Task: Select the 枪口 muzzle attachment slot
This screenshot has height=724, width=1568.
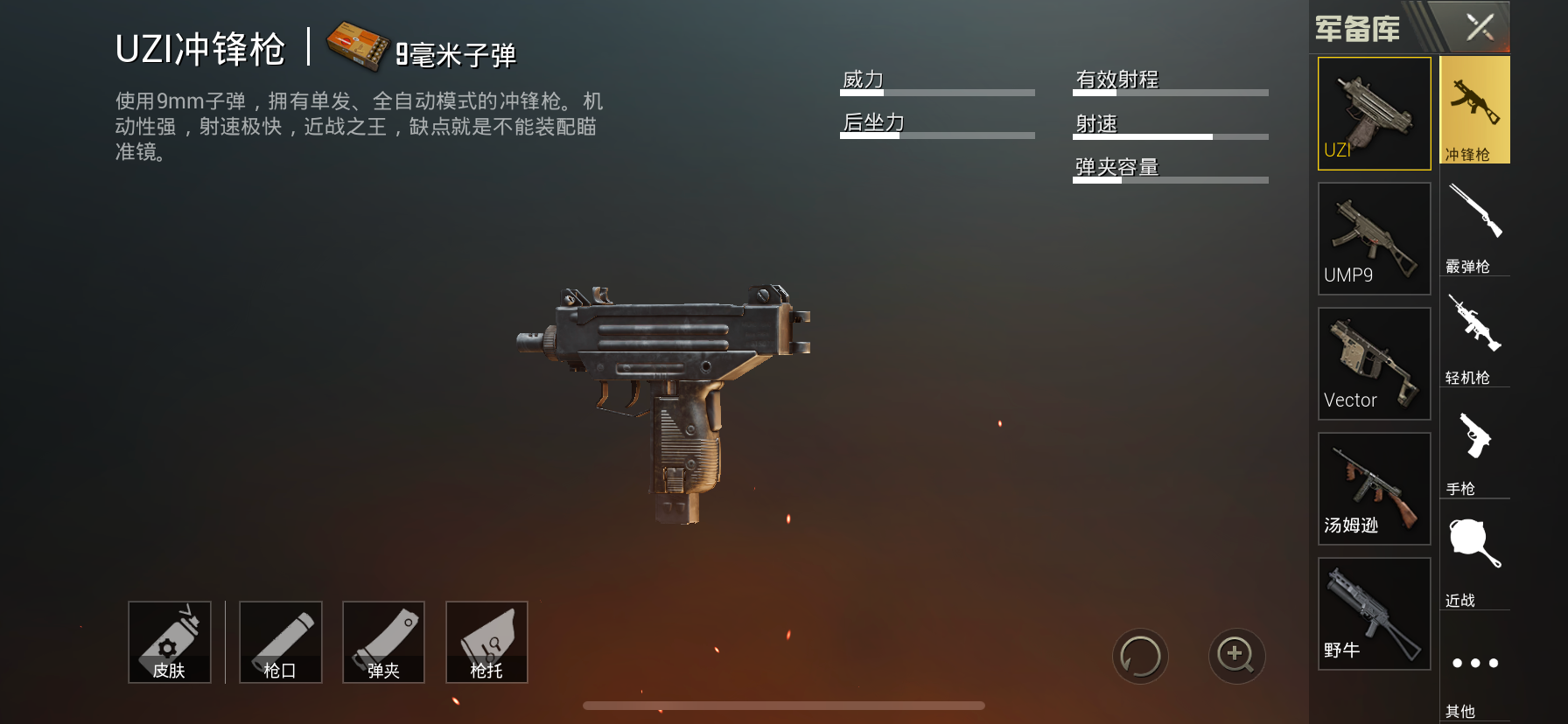Action: (x=281, y=642)
